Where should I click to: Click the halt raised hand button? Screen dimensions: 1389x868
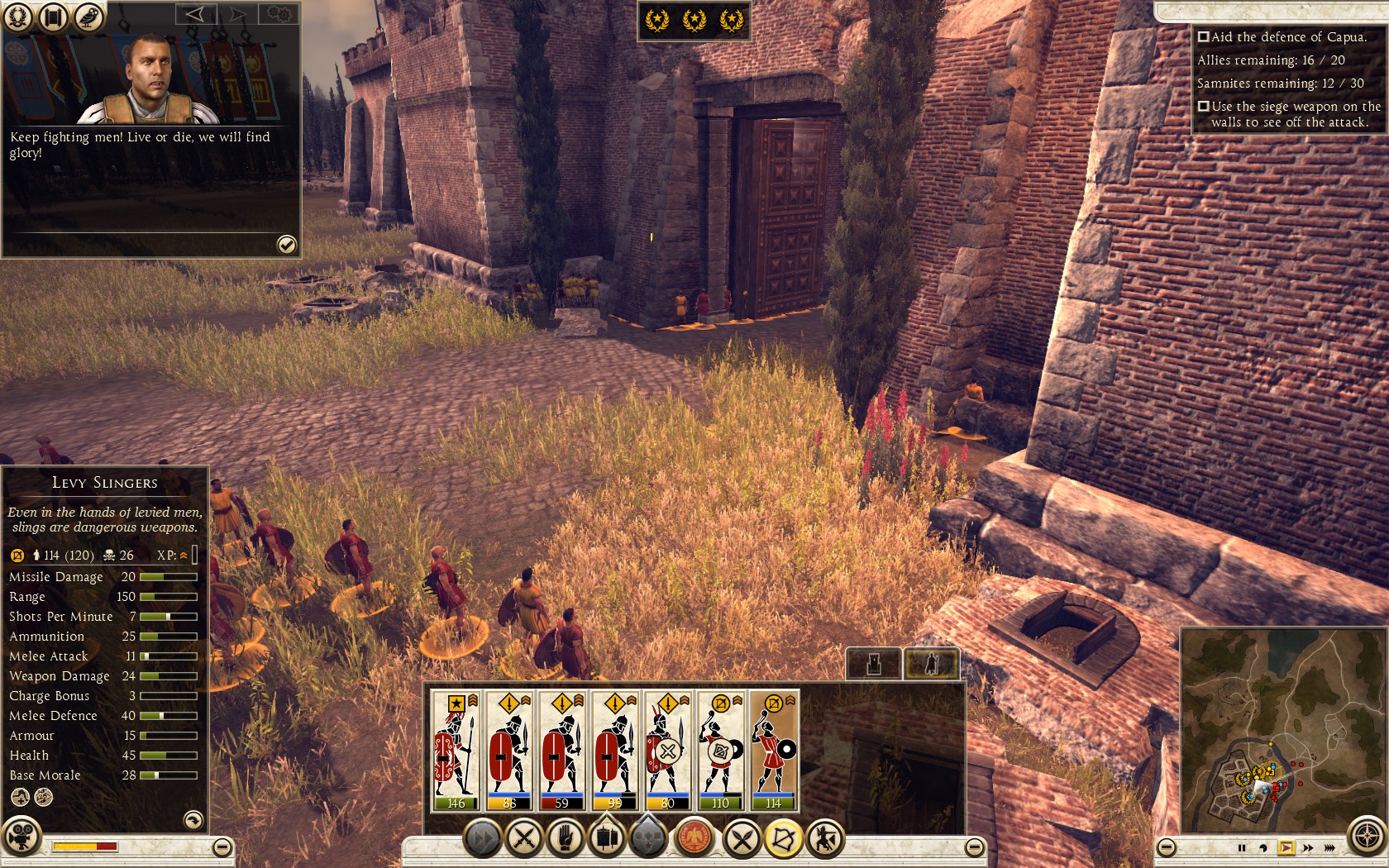(566, 839)
